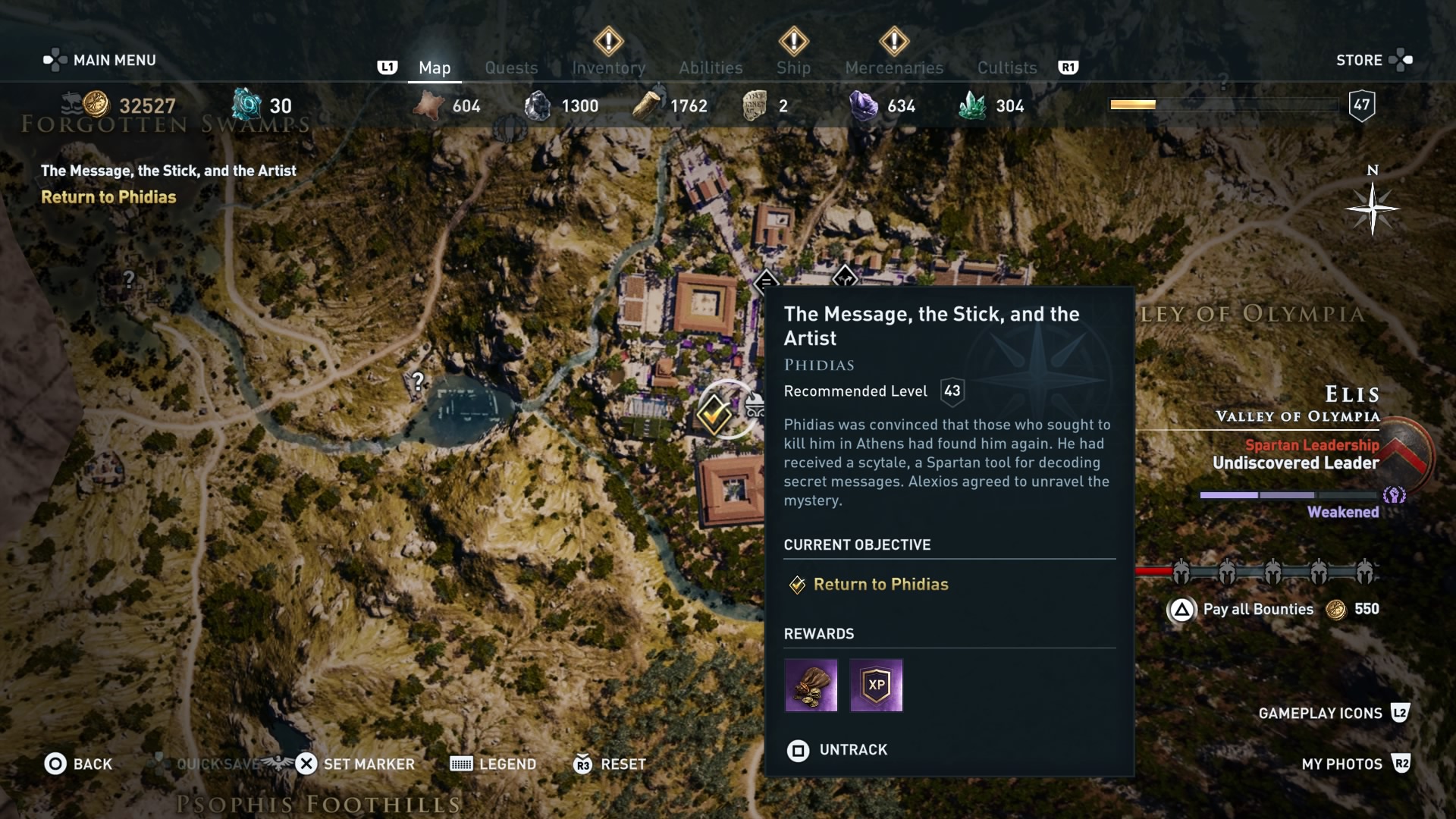This screenshot has height=819, width=1456.
Task: Click the drachmae pouch reward icon
Action: 811,686
